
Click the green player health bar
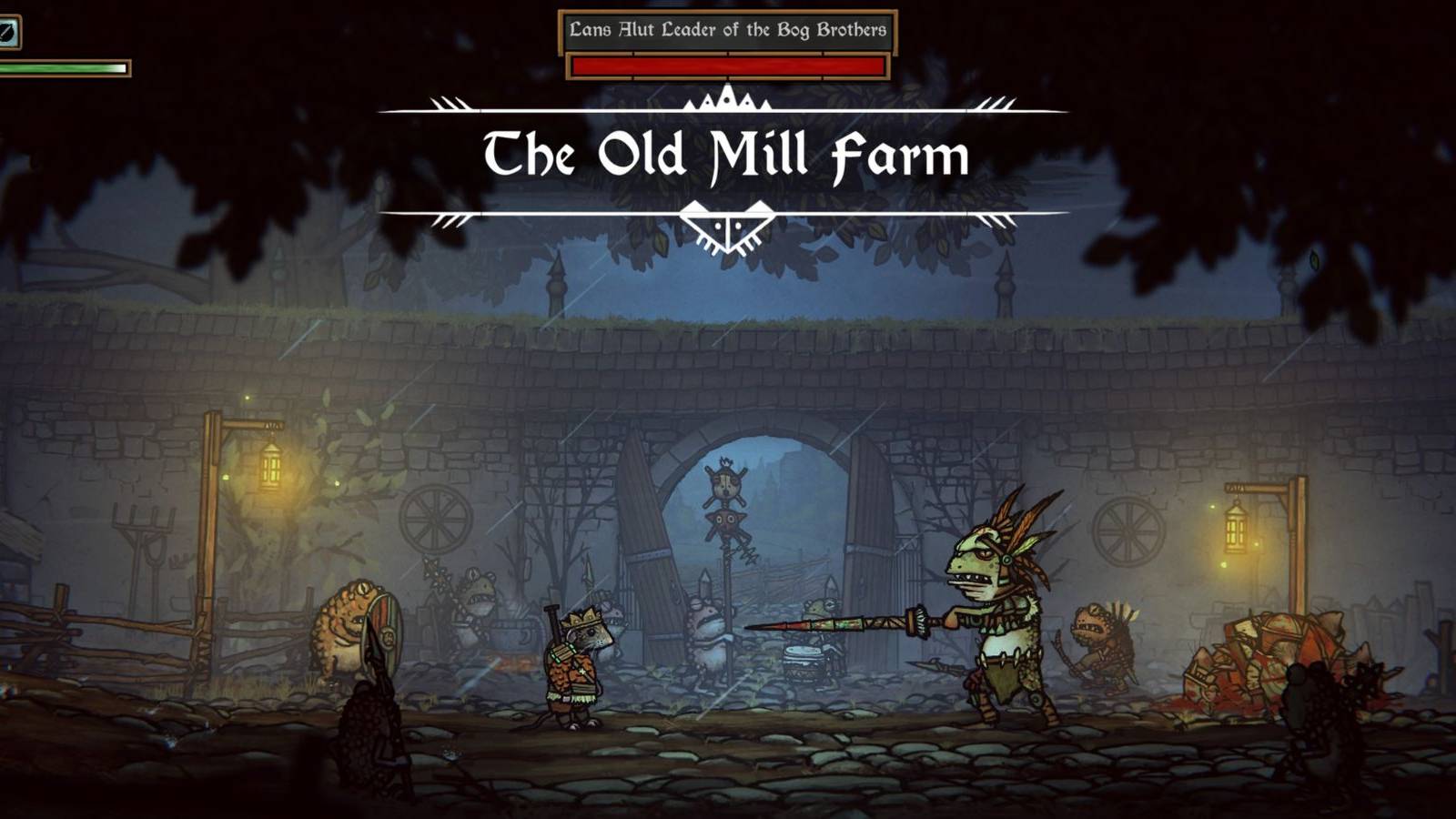coord(64,68)
